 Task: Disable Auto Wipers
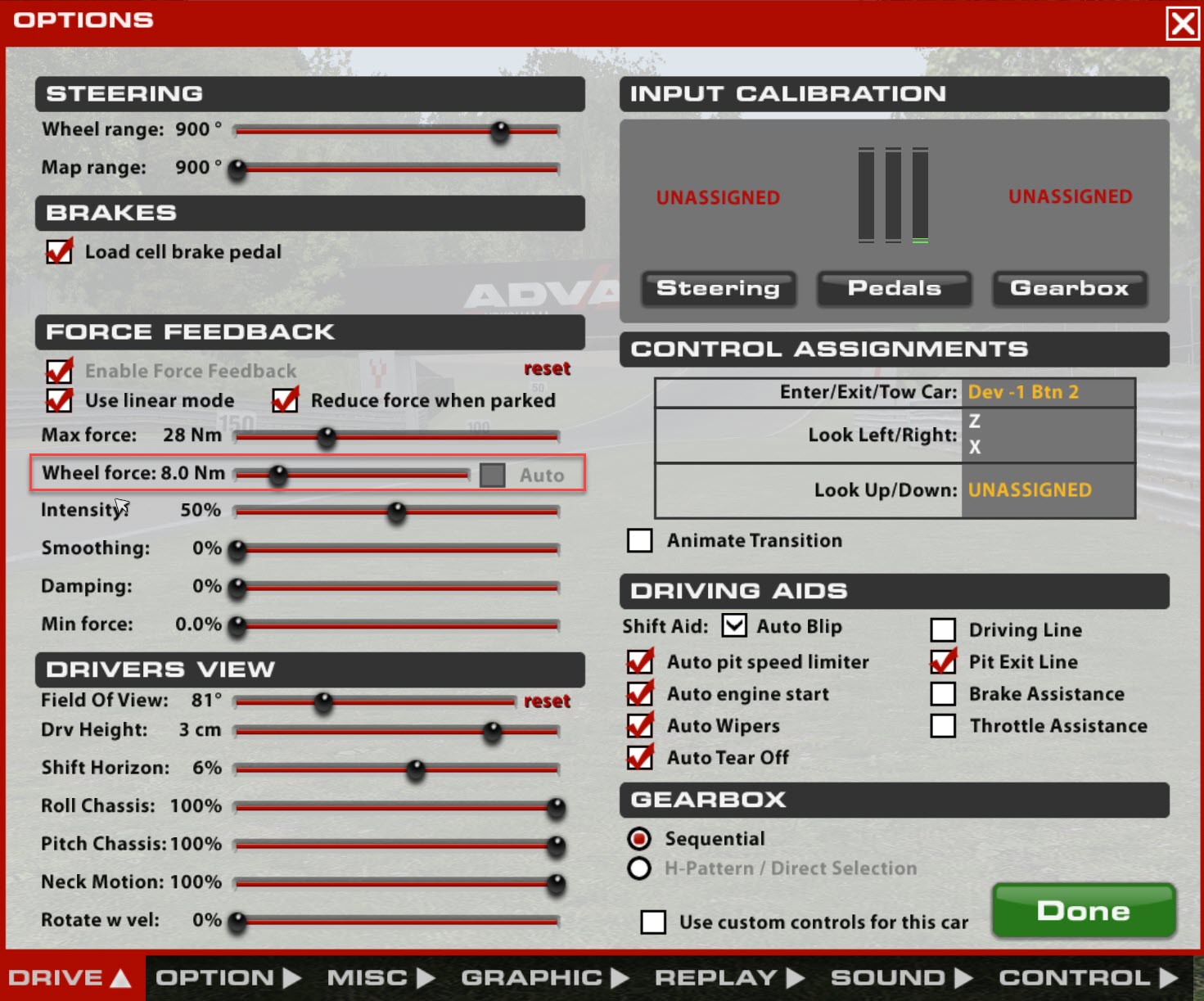[x=640, y=725]
